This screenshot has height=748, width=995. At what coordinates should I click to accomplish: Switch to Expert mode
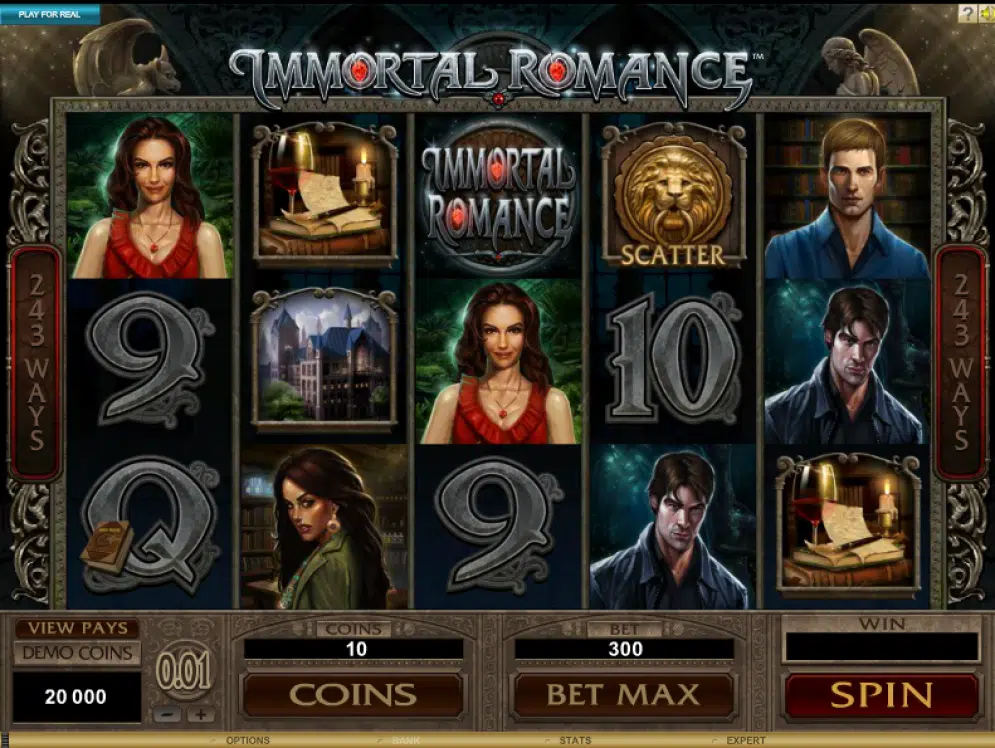745,741
